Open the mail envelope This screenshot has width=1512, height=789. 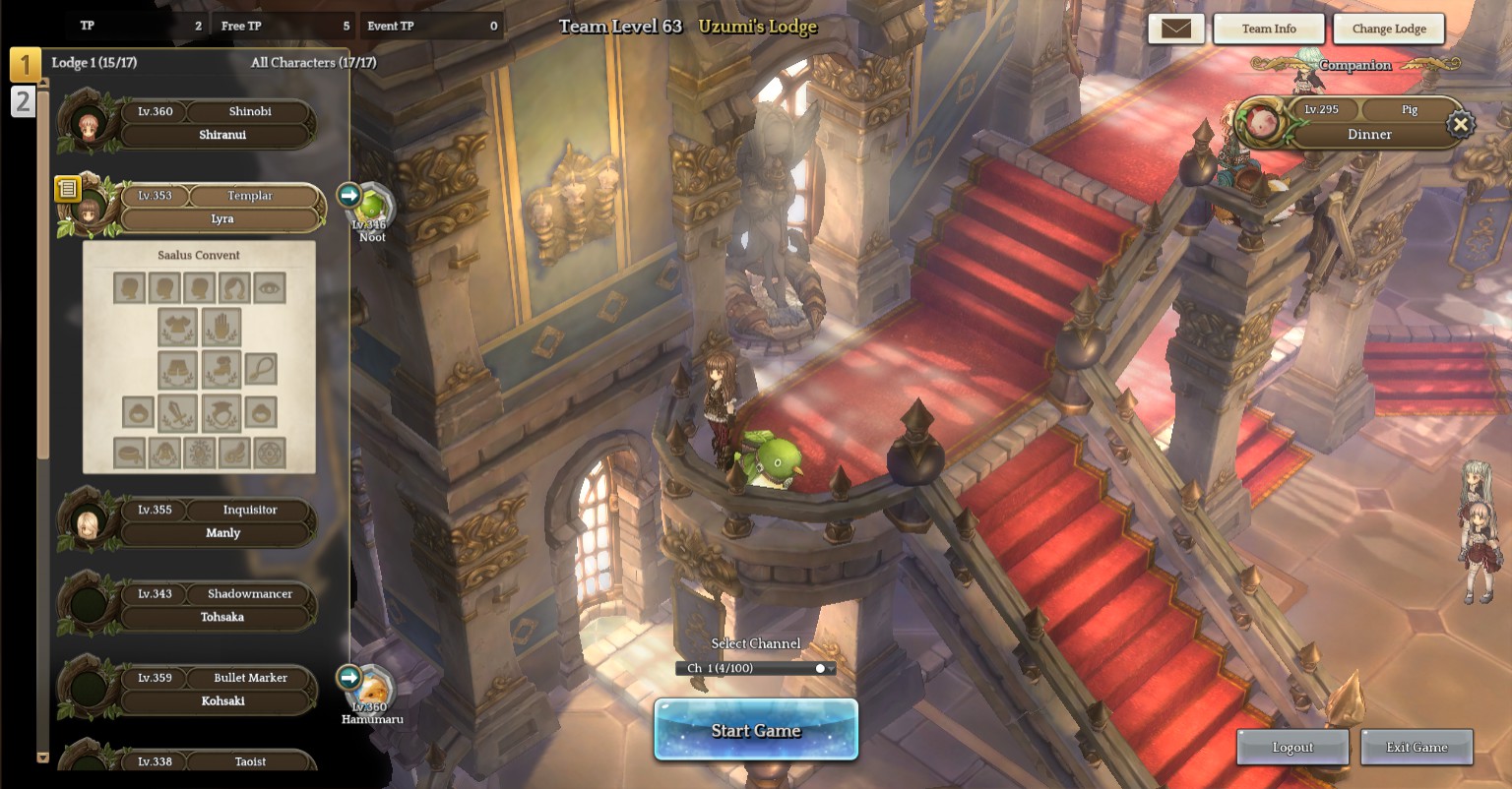tap(1175, 29)
